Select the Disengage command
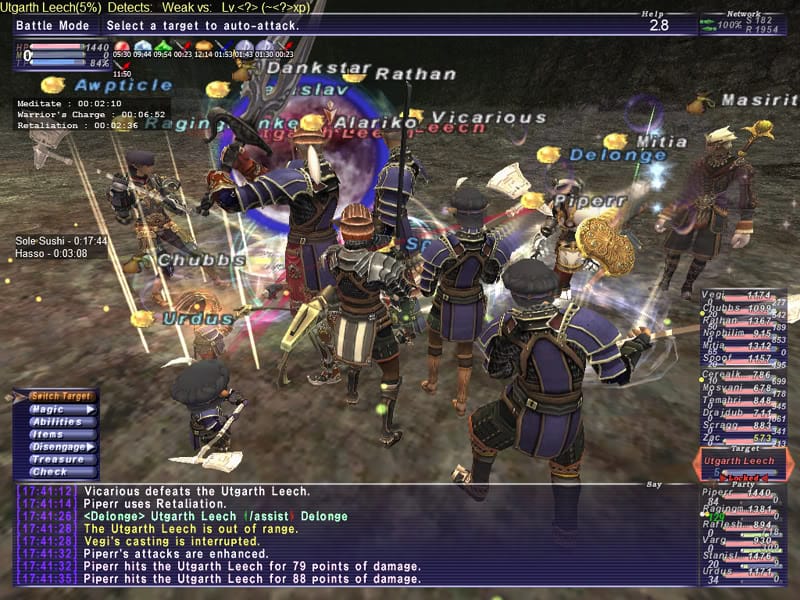This screenshot has width=800, height=600. pos(62,447)
